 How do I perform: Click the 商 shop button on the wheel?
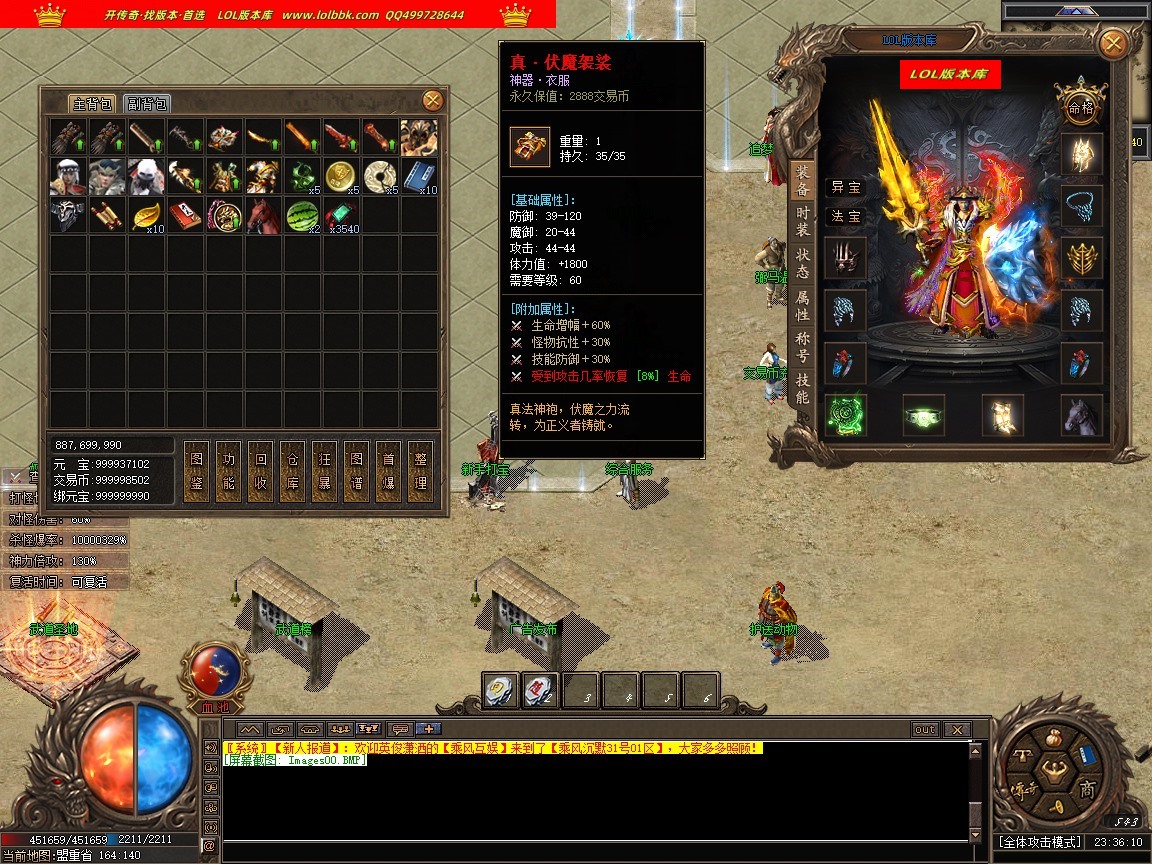1087,790
